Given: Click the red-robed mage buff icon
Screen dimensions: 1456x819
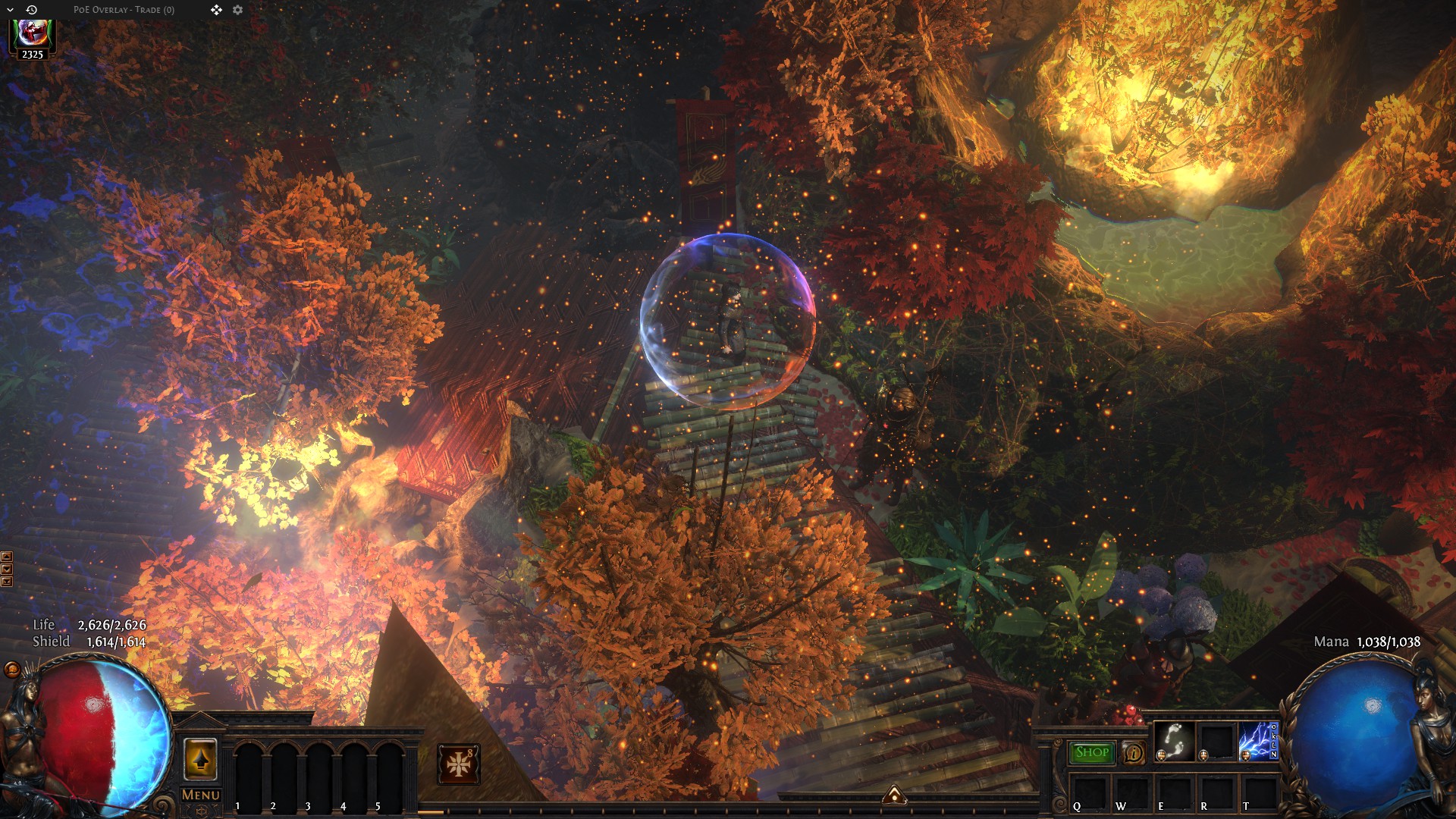Looking at the screenshot, I should pyautogui.click(x=32, y=34).
